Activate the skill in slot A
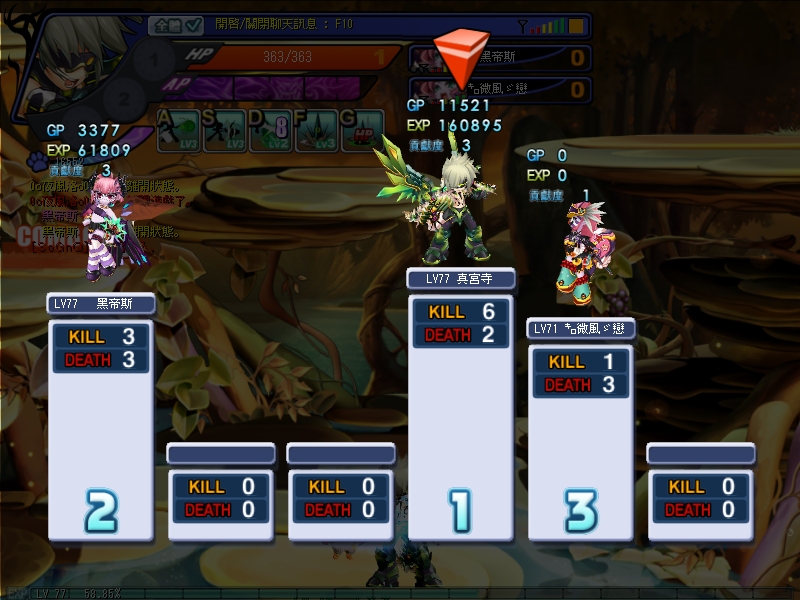Screen dimensions: 800x600 tap(177, 131)
